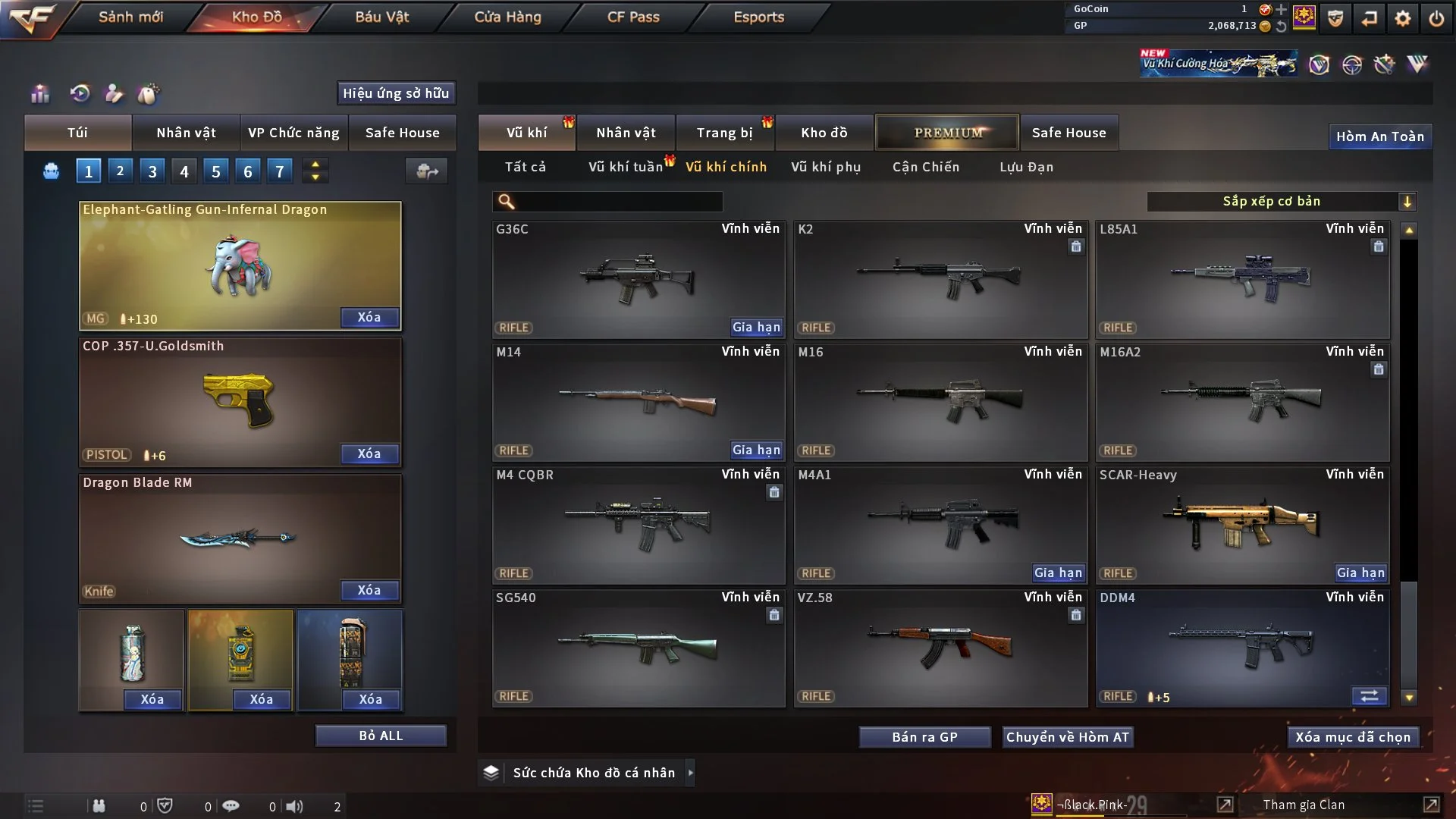The height and width of the screenshot is (819, 1456).
Task: Click the Bán ra GP button
Action: pyautogui.click(x=924, y=737)
